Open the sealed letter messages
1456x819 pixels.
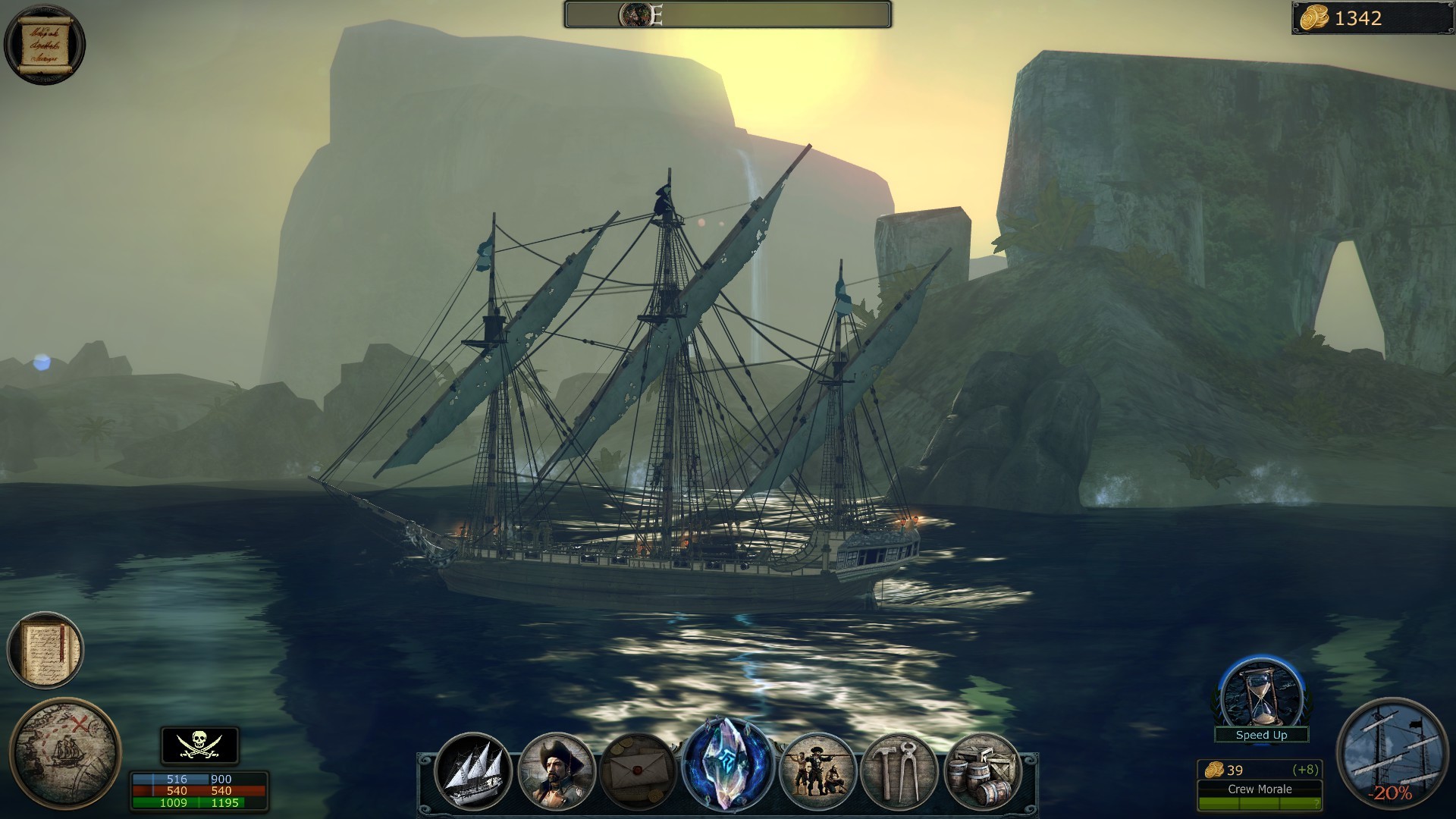click(x=638, y=771)
